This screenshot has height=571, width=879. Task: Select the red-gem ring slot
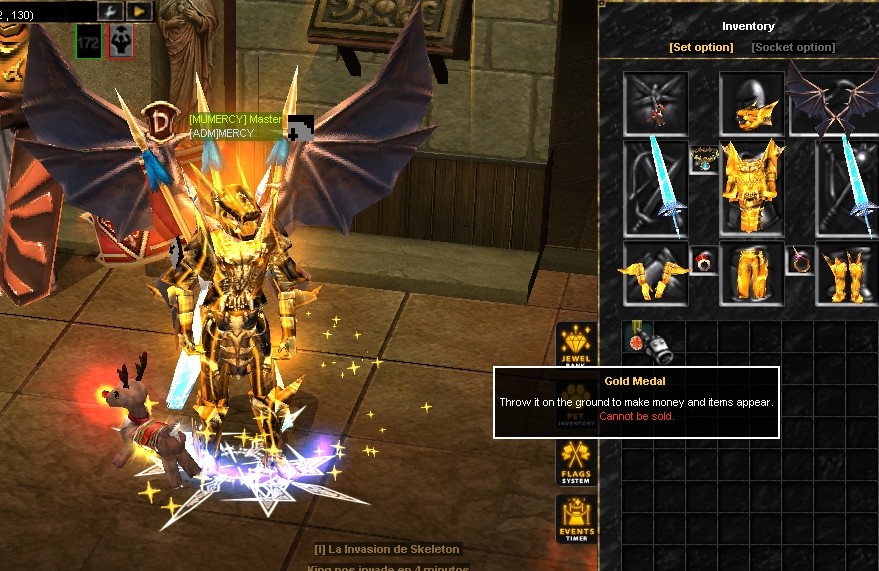point(703,262)
